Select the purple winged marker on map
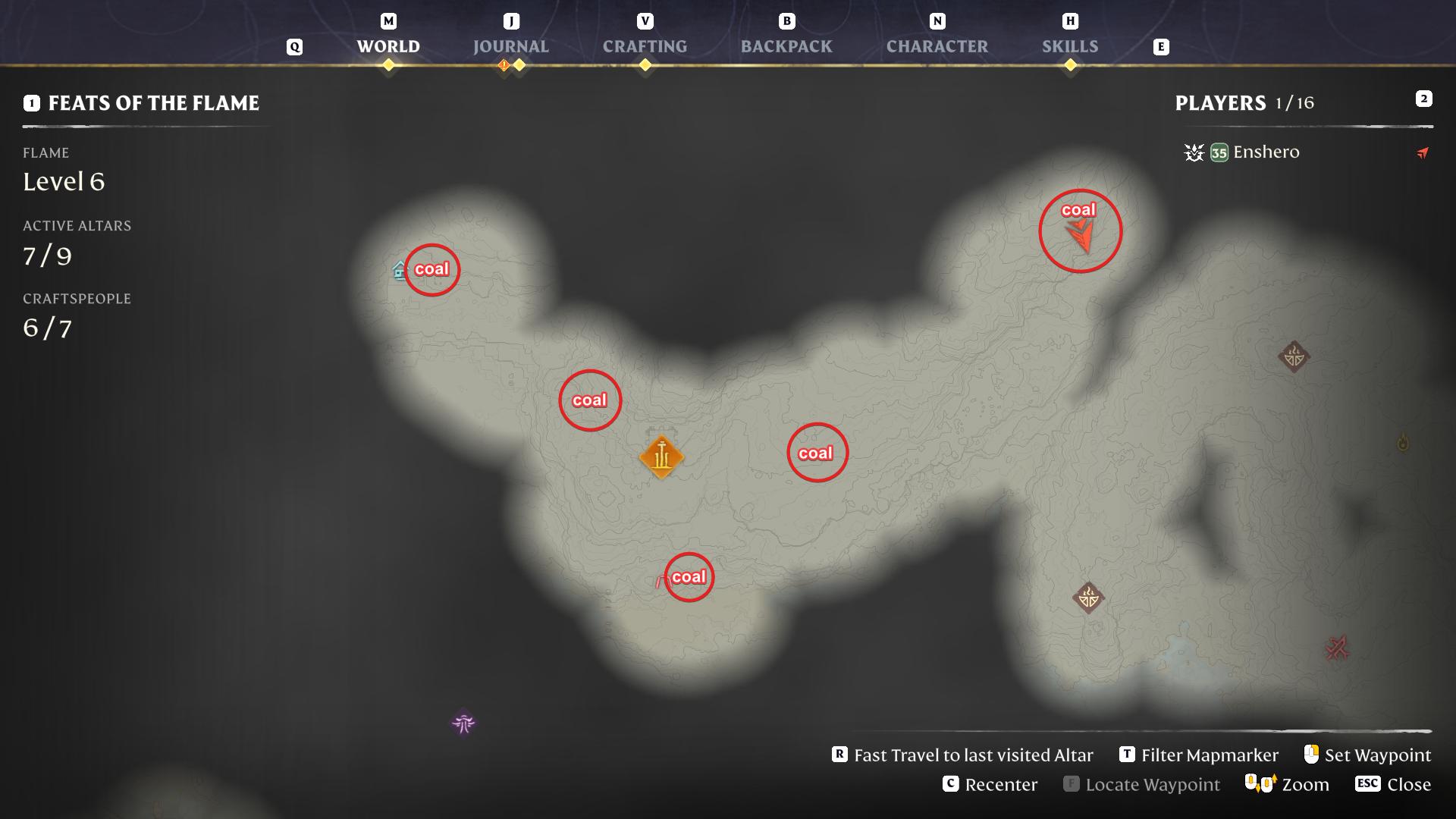The width and height of the screenshot is (1456, 819). [463, 723]
